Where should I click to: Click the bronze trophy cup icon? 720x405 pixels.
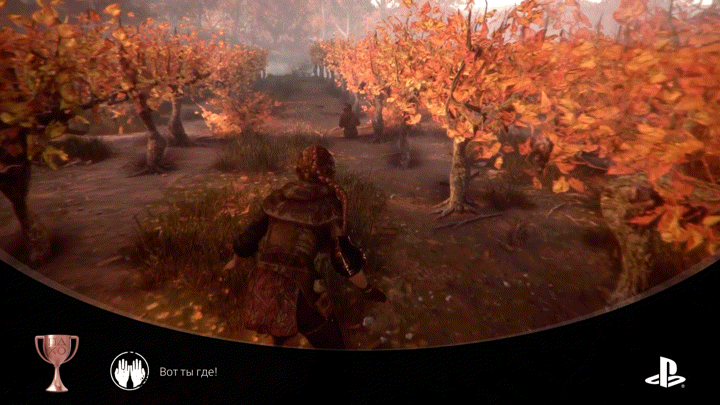56,359
